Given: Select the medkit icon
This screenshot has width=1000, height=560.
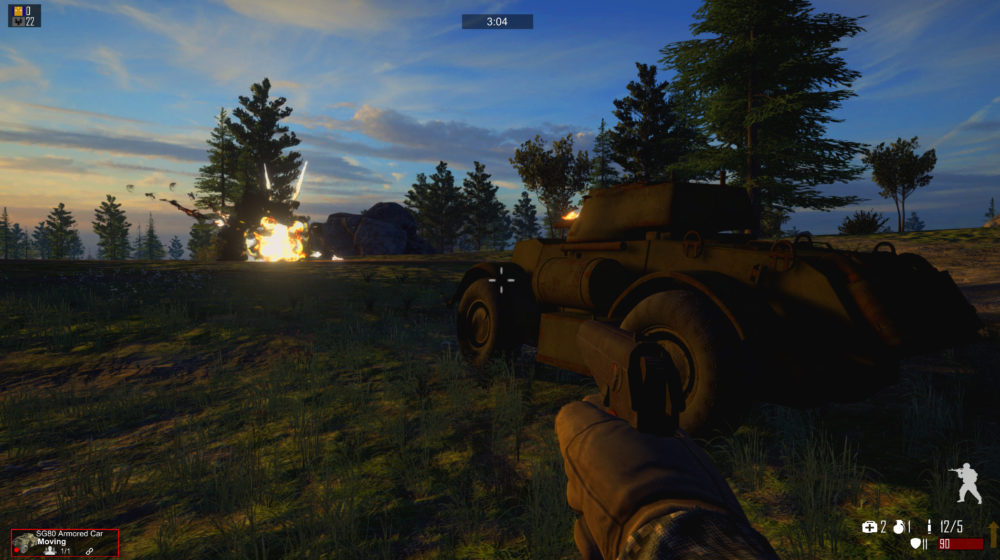Looking at the screenshot, I should click(x=869, y=526).
